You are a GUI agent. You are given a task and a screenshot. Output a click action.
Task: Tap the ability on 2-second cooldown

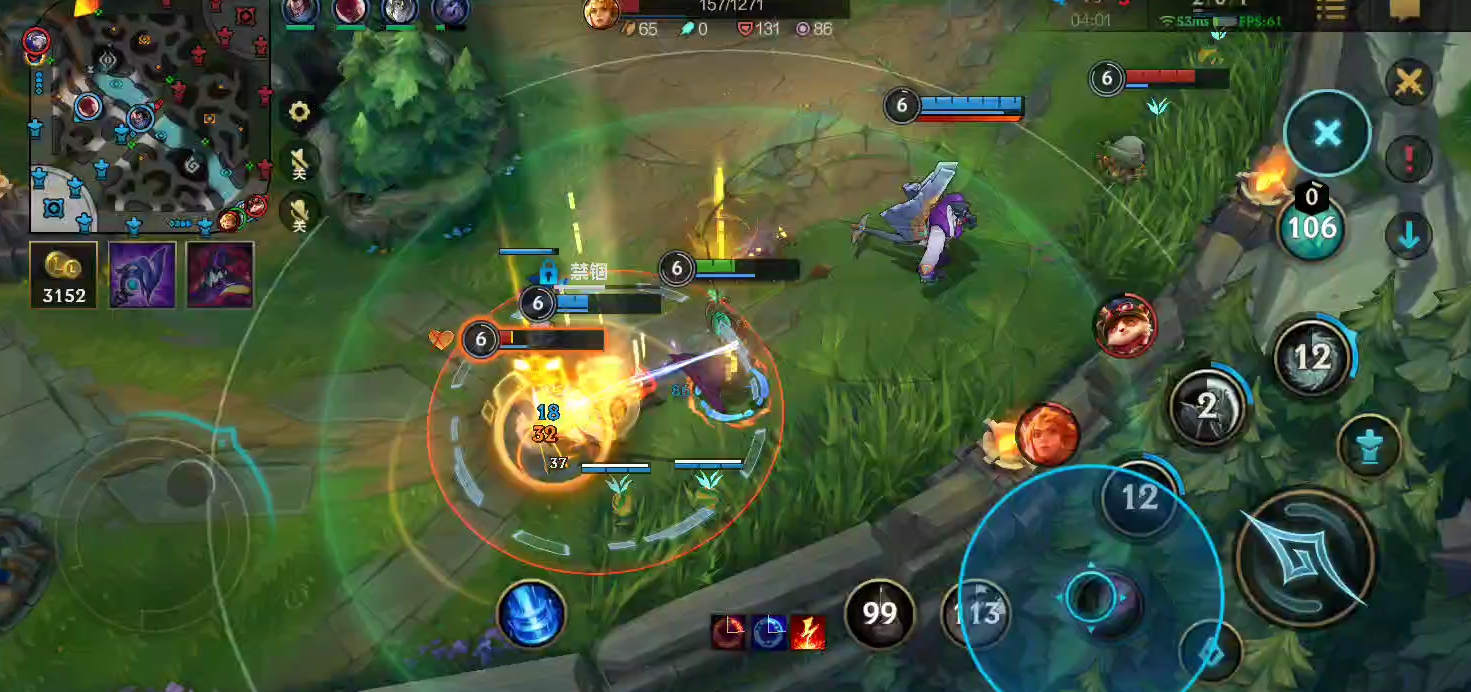tap(1208, 406)
